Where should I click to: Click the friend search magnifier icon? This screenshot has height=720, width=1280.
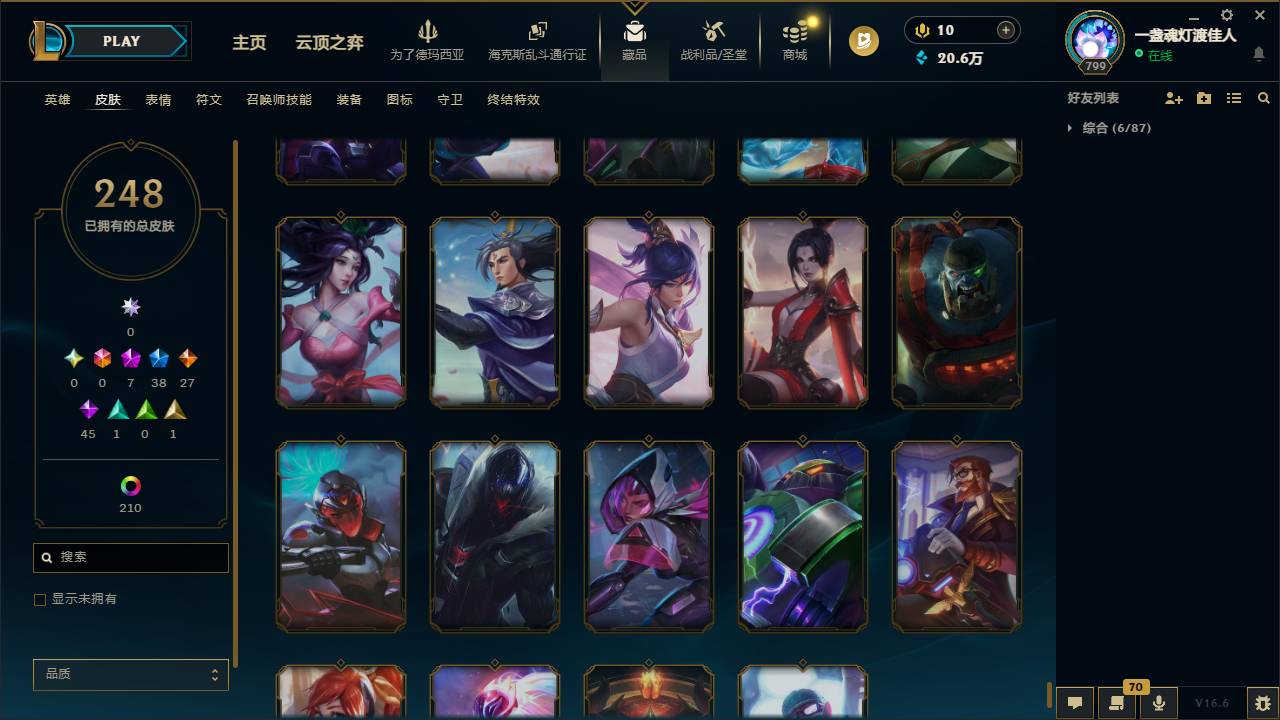pos(1263,98)
